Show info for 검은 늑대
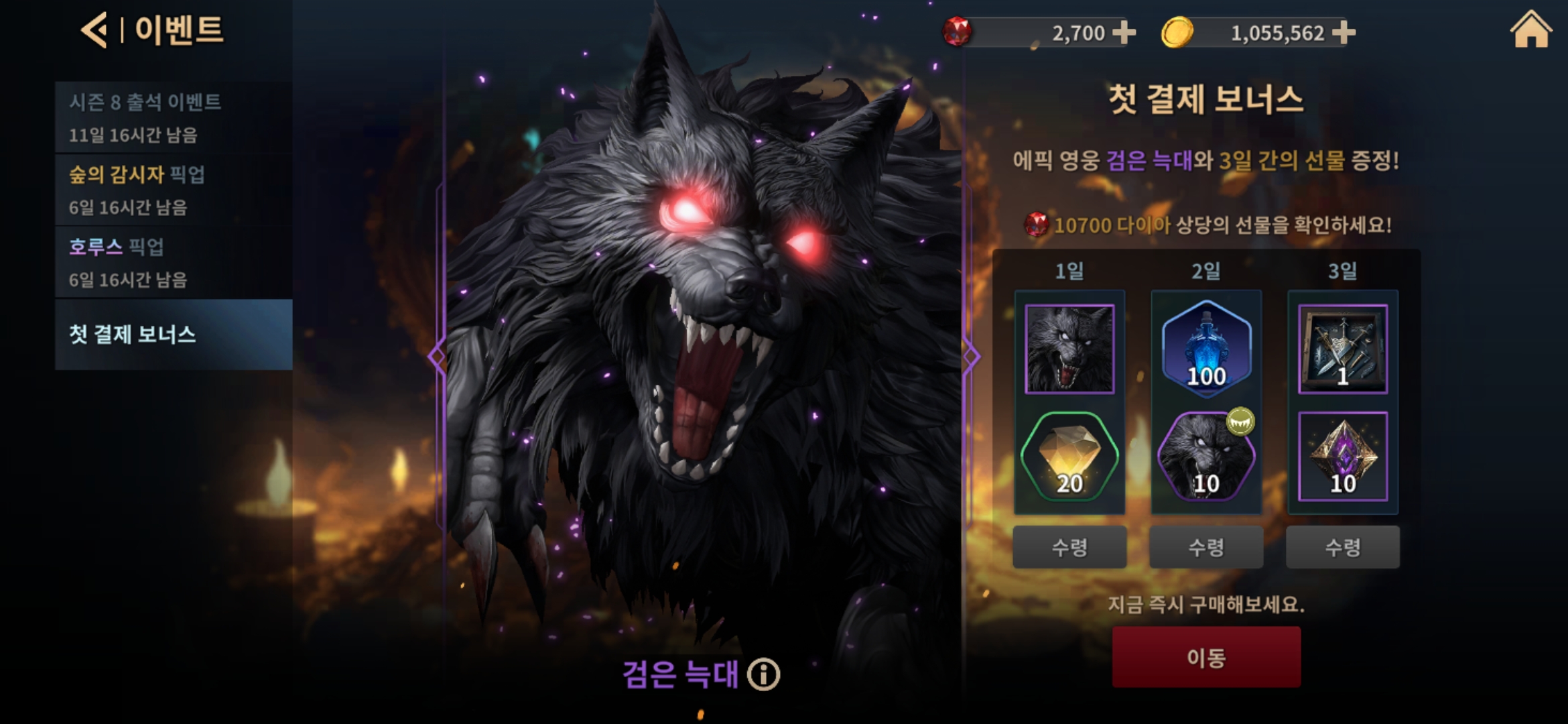Image resolution: width=1568 pixels, height=724 pixels. [x=764, y=674]
